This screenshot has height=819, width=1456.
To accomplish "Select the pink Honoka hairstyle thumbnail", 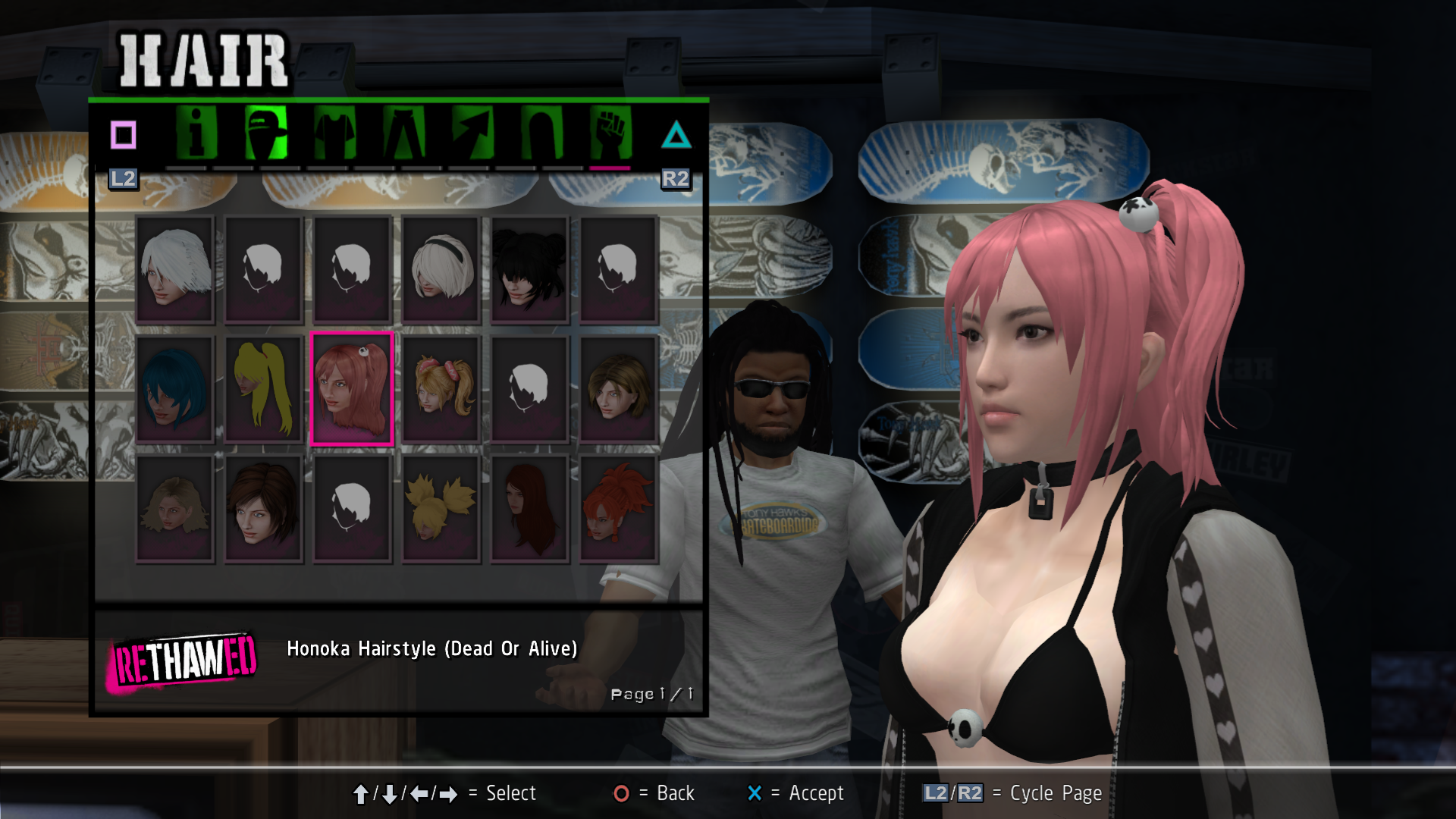I will point(353,388).
